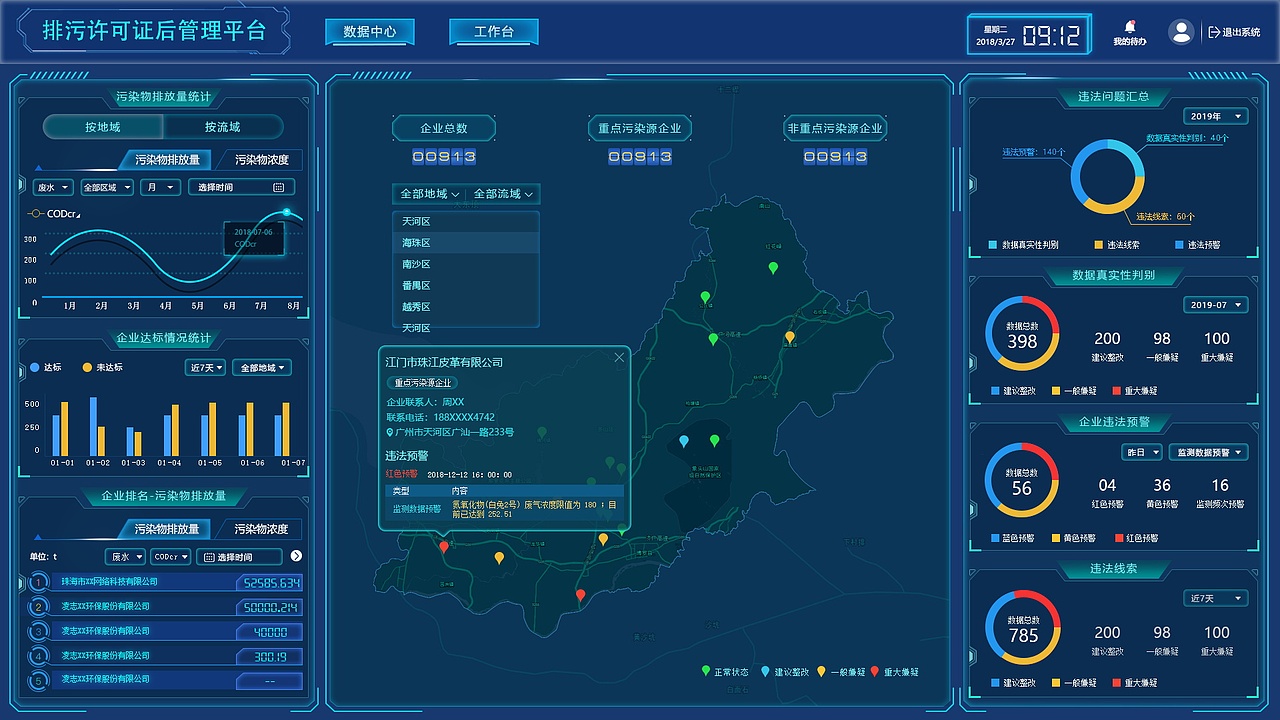This screenshot has width=1280, height=720.
Task: Click the 重点污染源企业 counter button
Action: point(640,128)
